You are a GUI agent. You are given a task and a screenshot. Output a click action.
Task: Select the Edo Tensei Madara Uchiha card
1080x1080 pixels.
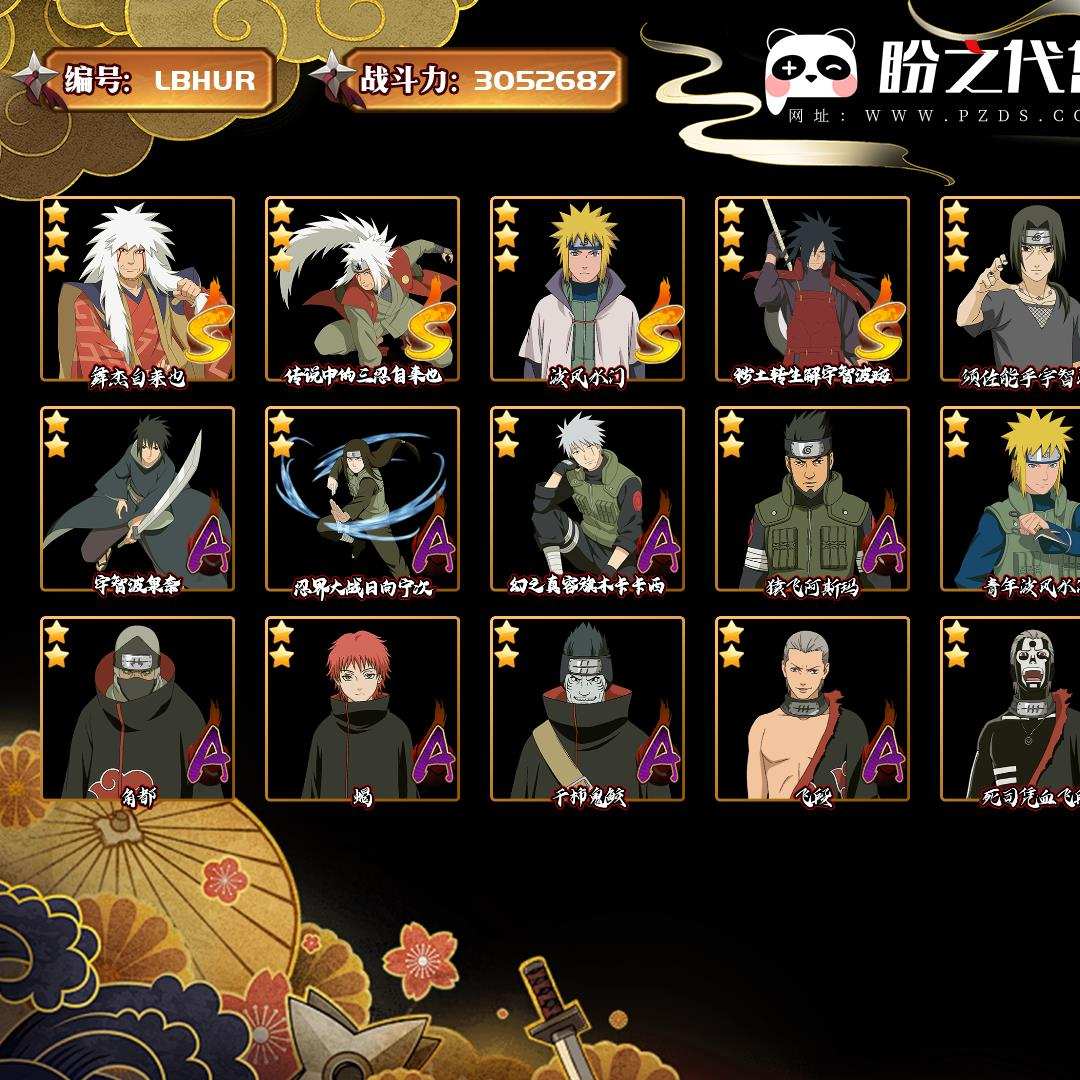point(812,289)
